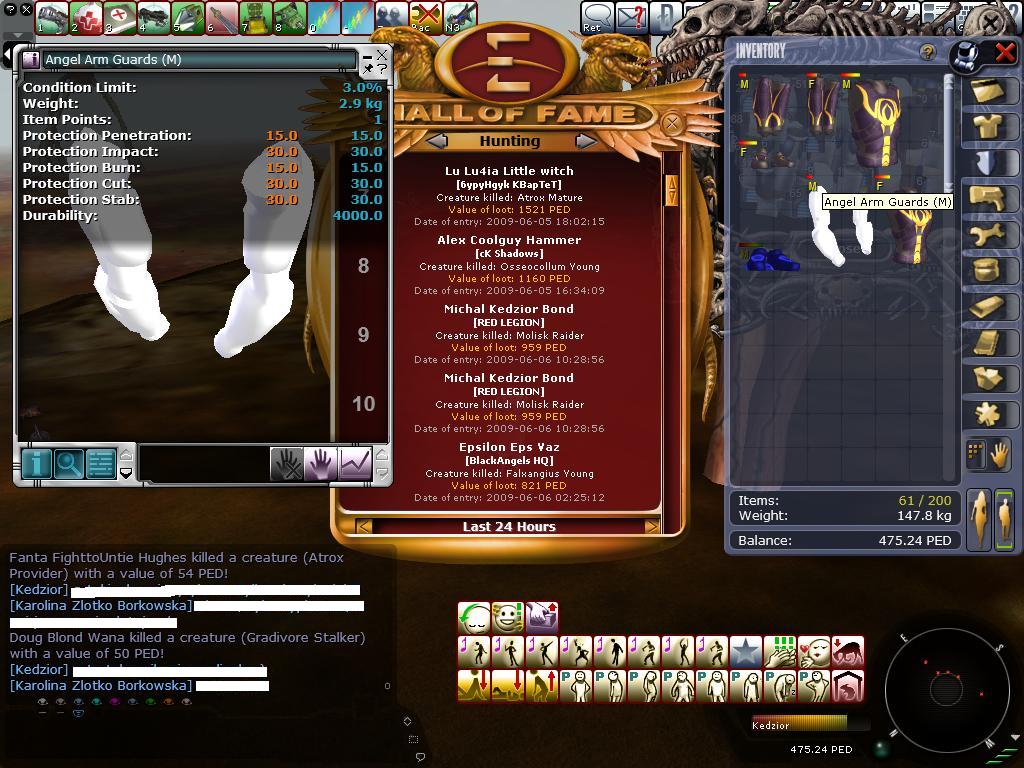Close the Hall of Fame panel
1024x768 pixels.
[673, 123]
